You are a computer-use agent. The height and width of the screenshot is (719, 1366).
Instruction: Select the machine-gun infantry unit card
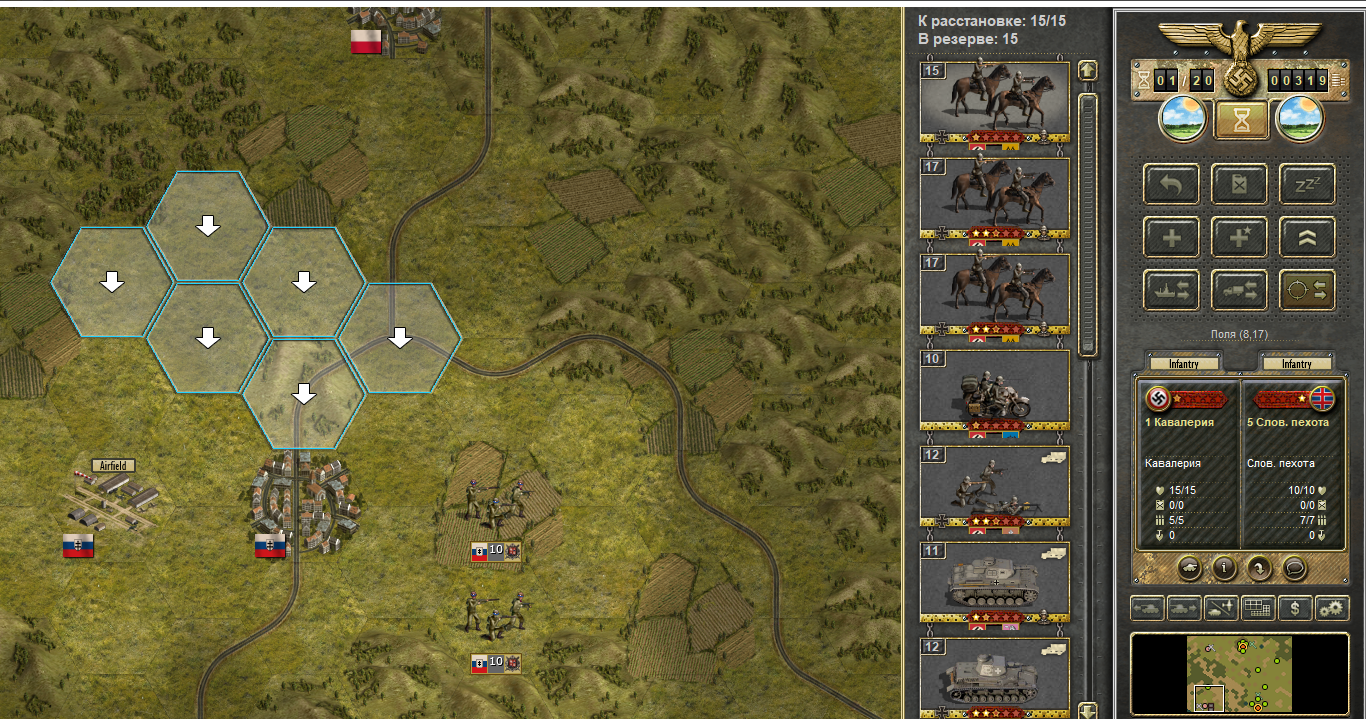point(995,484)
